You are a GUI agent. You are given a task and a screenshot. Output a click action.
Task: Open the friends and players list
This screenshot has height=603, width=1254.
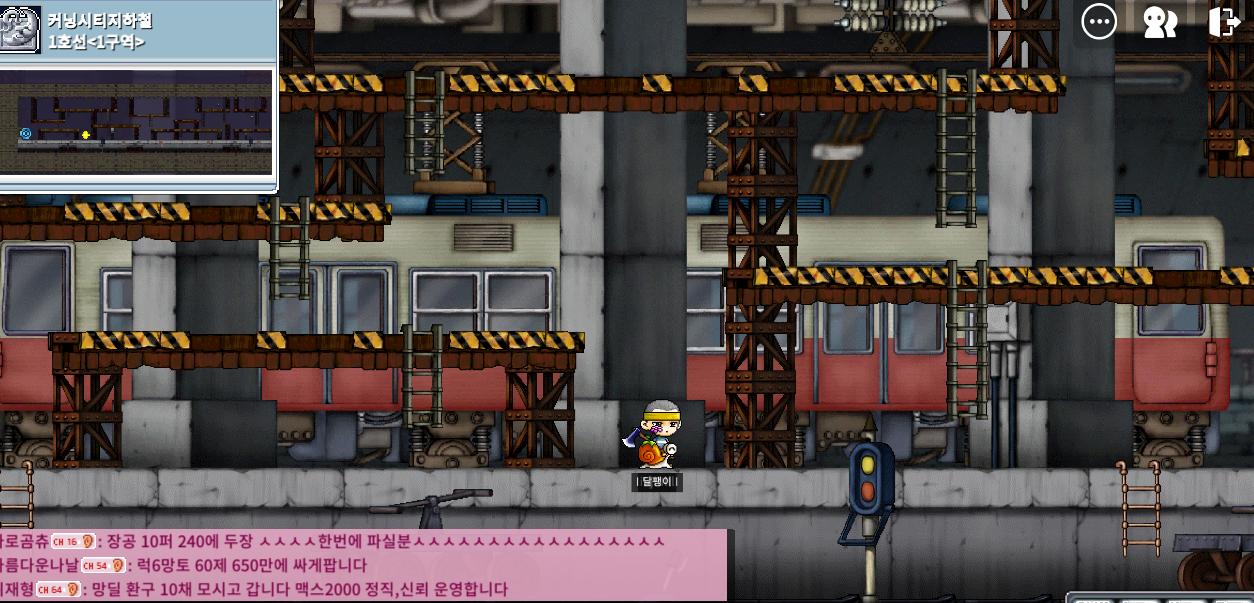pos(1160,22)
